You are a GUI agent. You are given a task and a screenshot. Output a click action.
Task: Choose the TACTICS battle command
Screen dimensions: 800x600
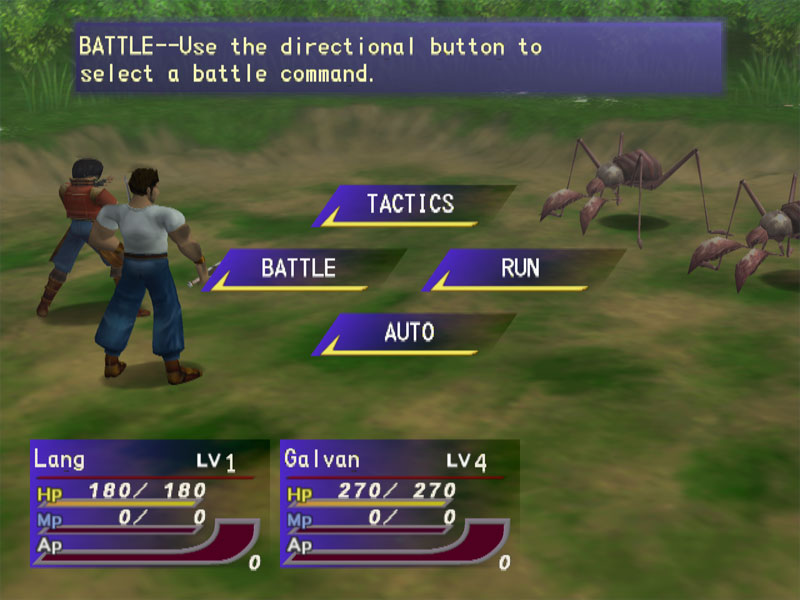(x=411, y=204)
